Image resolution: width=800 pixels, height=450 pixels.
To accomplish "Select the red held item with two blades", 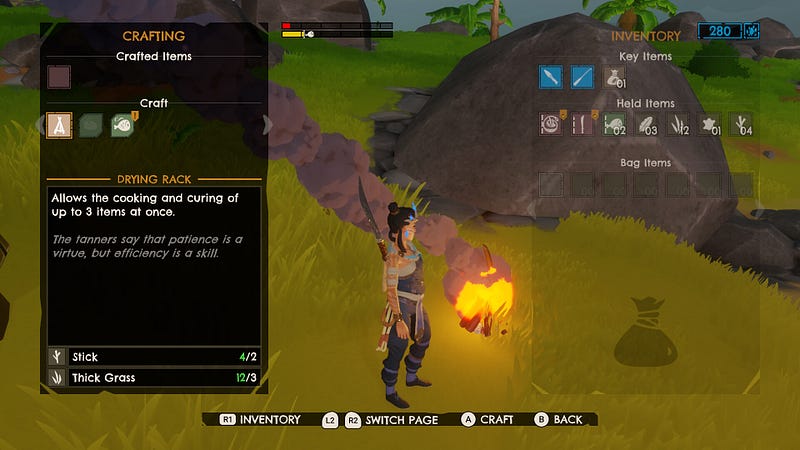I will (582, 124).
